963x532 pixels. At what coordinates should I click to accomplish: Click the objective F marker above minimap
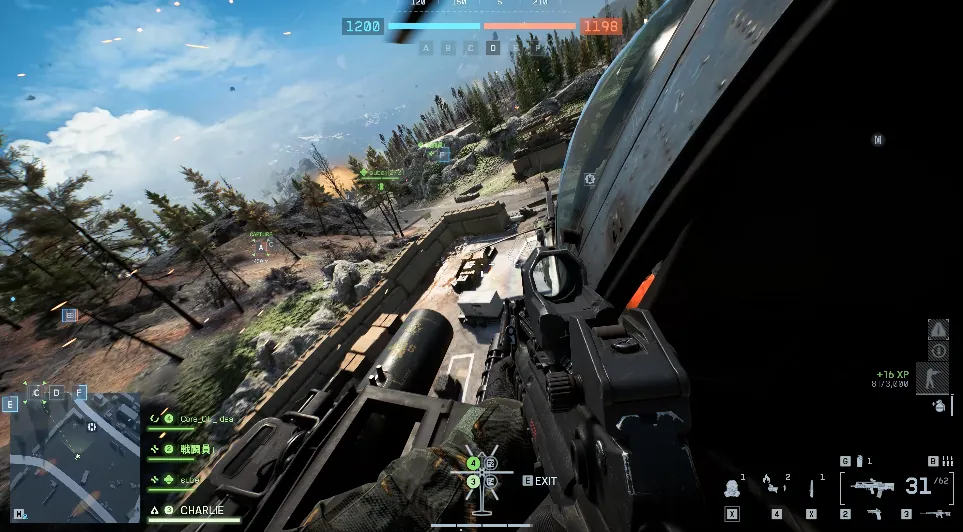pyautogui.click(x=80, y=391)
